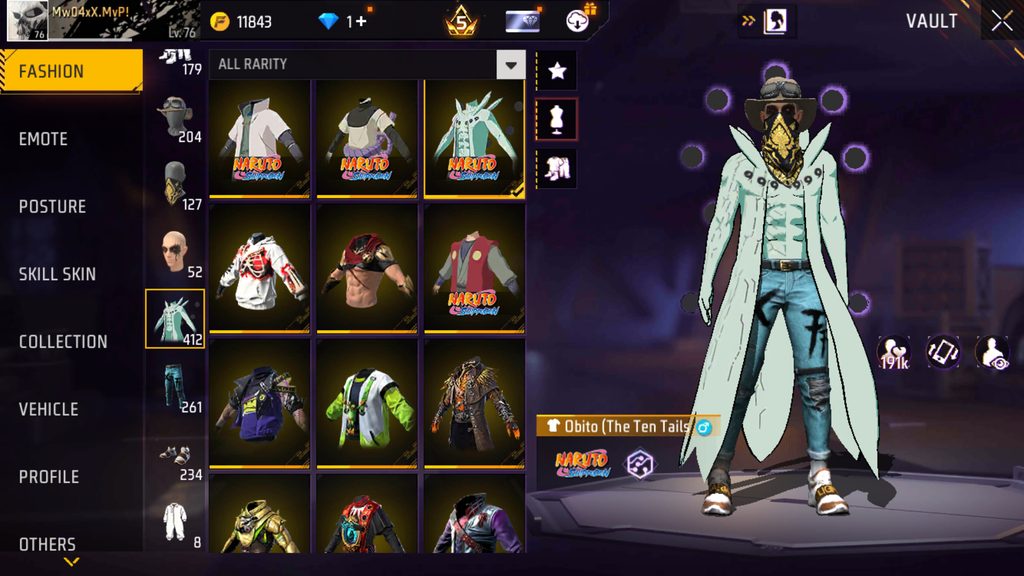Open the gold crown rank badge
The height and width of the screenshot is (576, 1024).
tap(461, 21)
